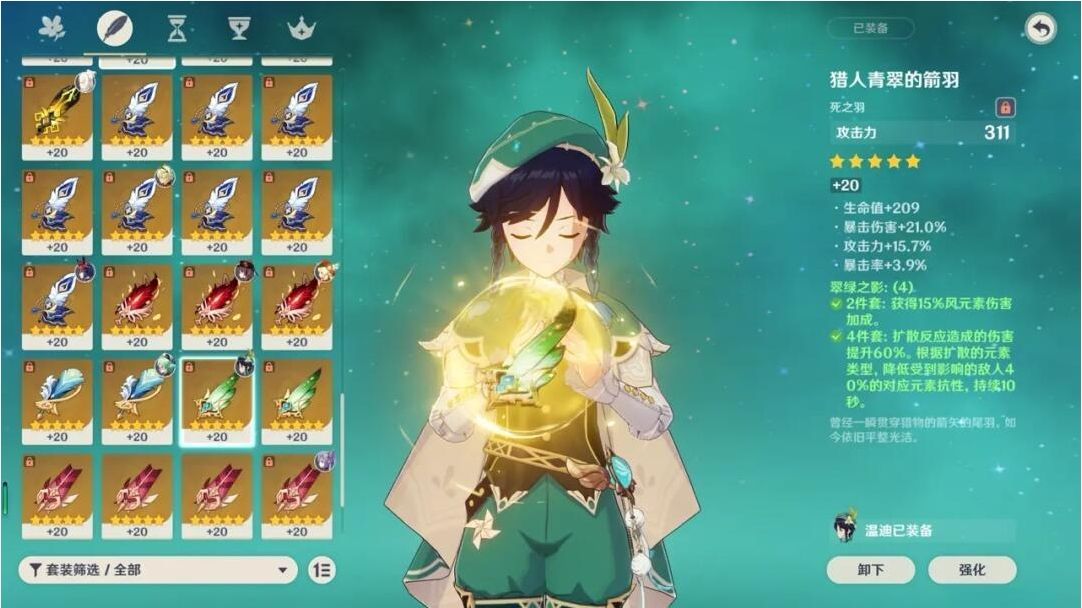Select the pale blue feather without a portrait
Viewport: 1082px width, 608px height.
tap(57, 400)
